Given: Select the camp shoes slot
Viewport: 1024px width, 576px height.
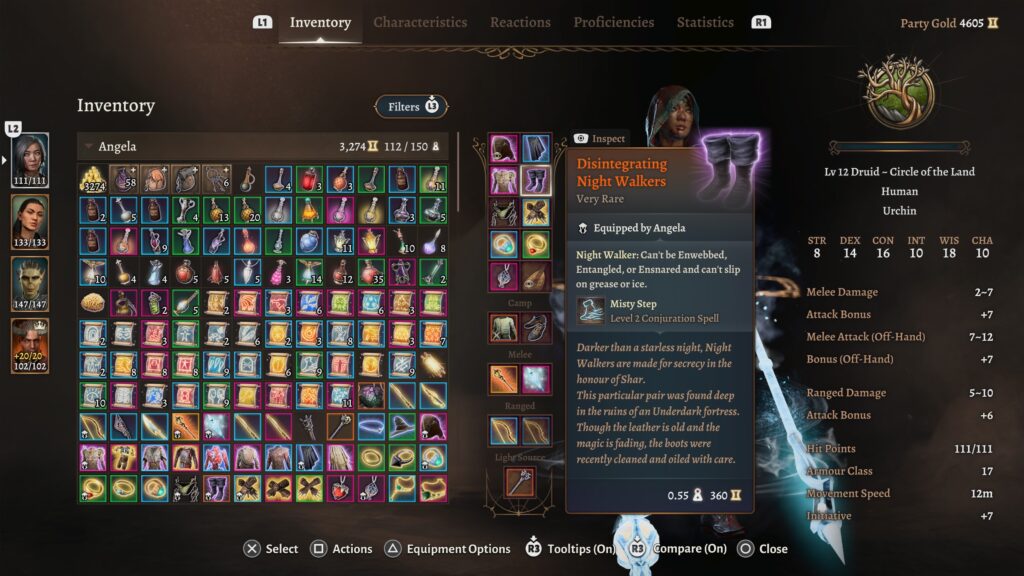Looking at the screenshot, I should pos(536,326).
